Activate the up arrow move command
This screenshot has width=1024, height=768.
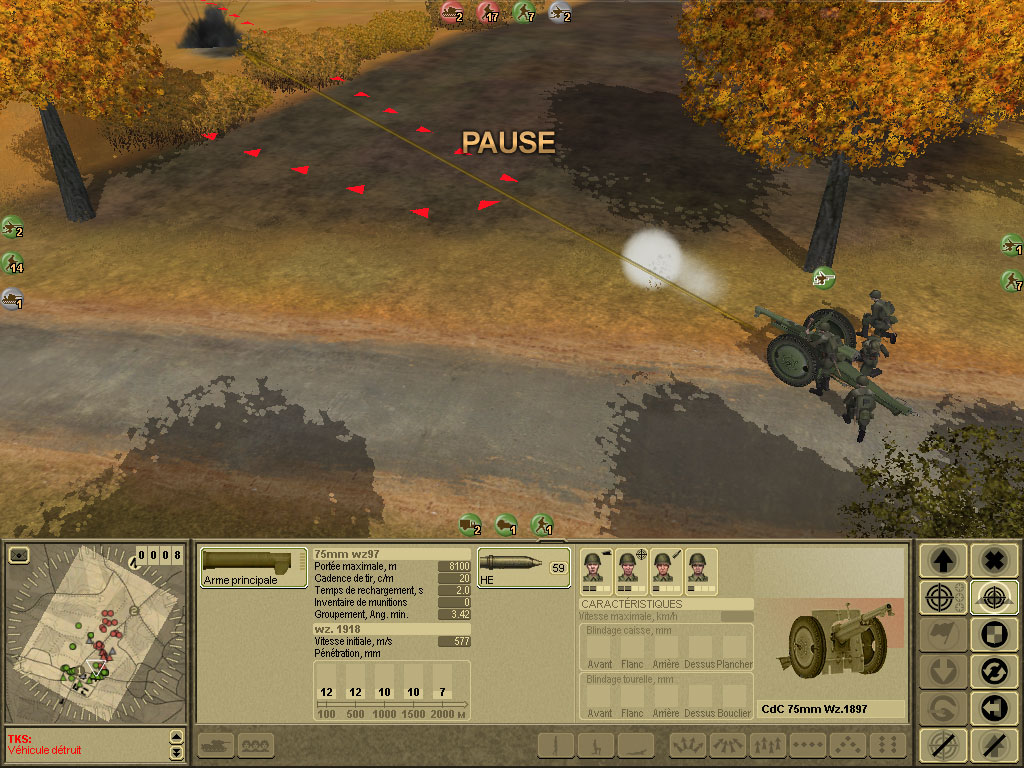coord(944,560)
